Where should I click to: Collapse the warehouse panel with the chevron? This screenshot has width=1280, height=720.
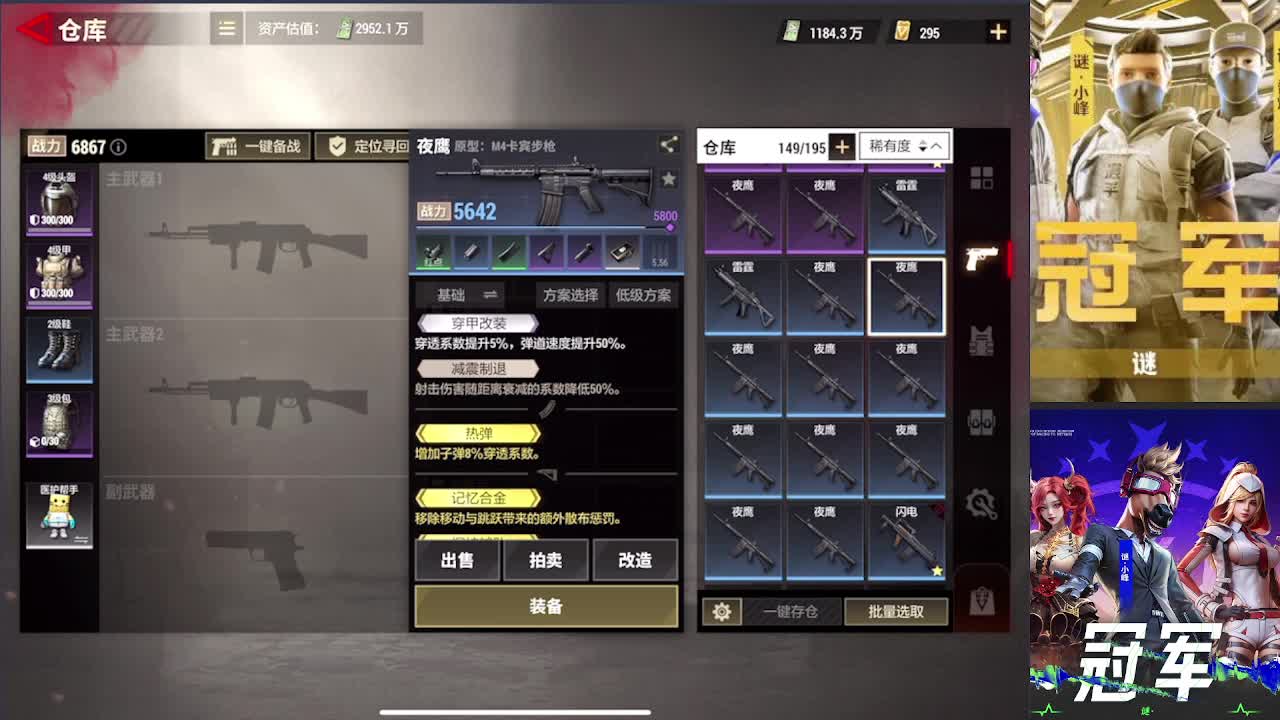[937, 146]
